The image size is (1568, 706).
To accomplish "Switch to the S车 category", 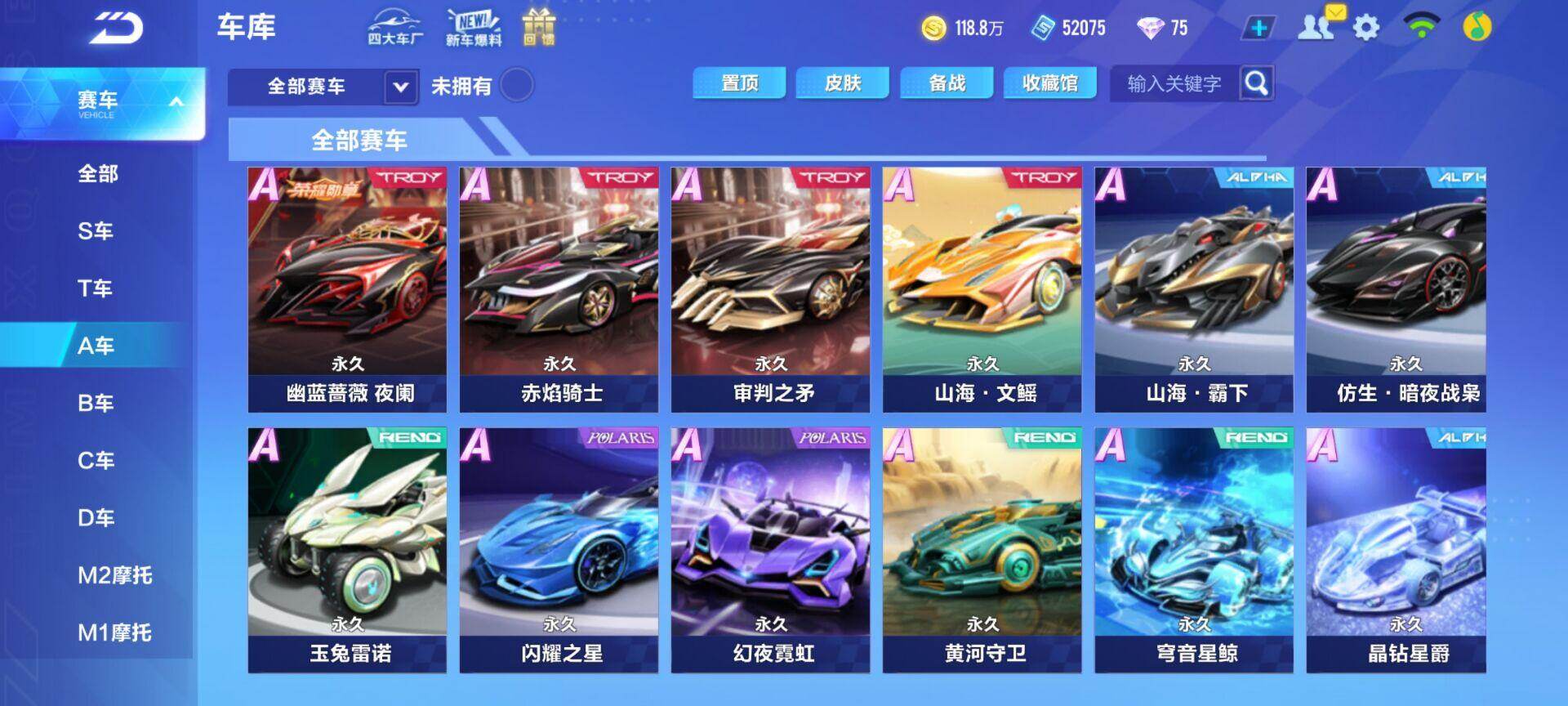I will (96, 231).
